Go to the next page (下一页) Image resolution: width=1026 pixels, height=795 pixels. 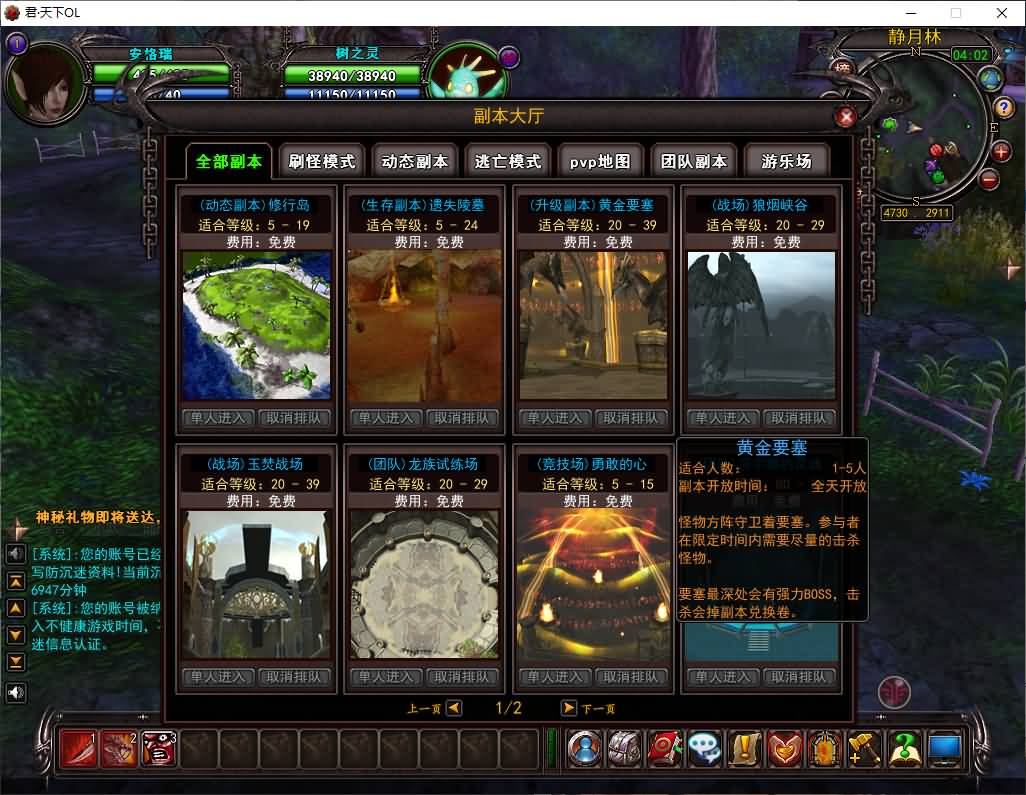[x=569, y=708]
